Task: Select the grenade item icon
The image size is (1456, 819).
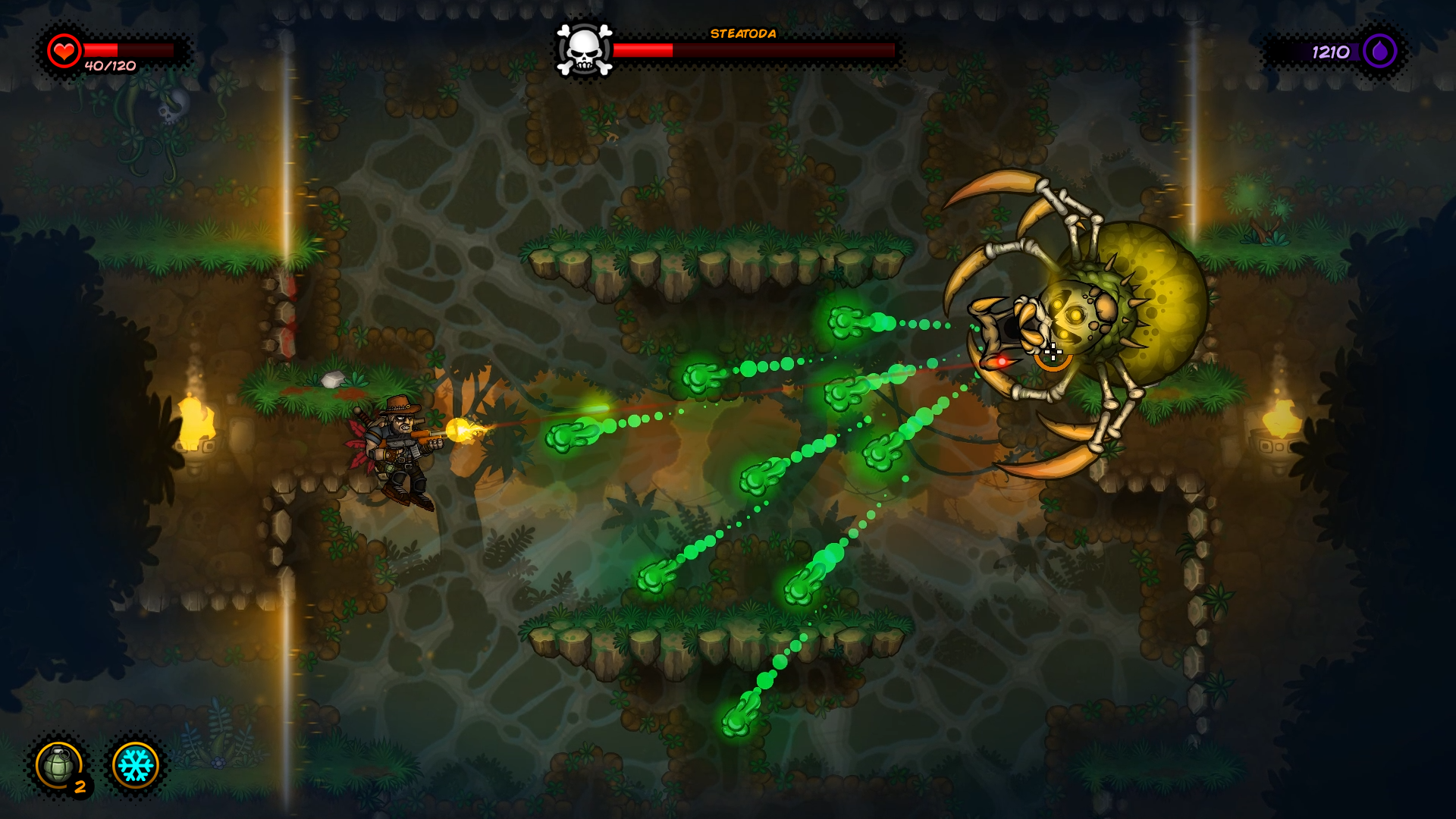Action: (59, 764)
